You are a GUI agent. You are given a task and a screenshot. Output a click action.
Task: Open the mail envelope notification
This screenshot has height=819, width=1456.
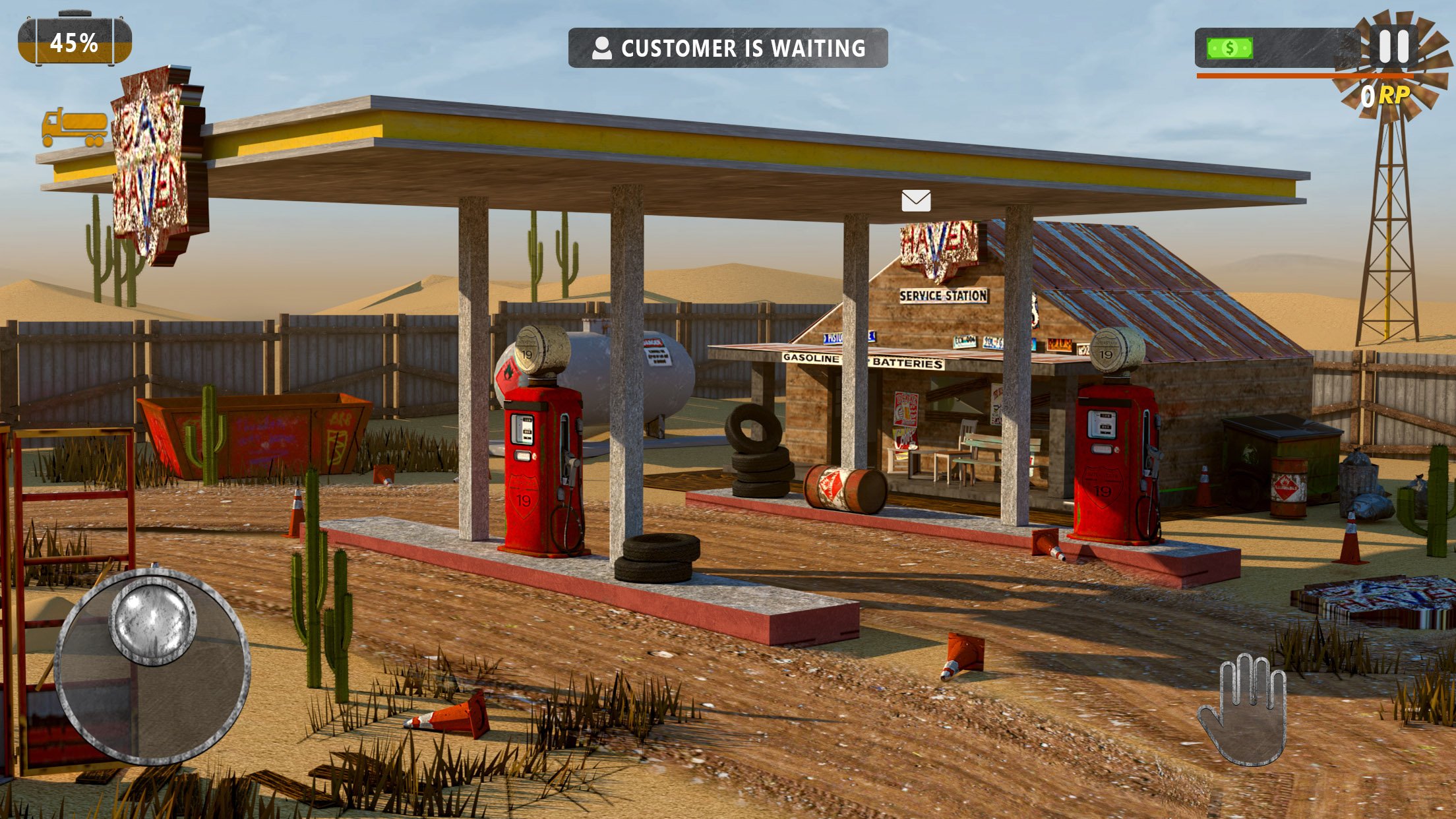coord(916,199)
